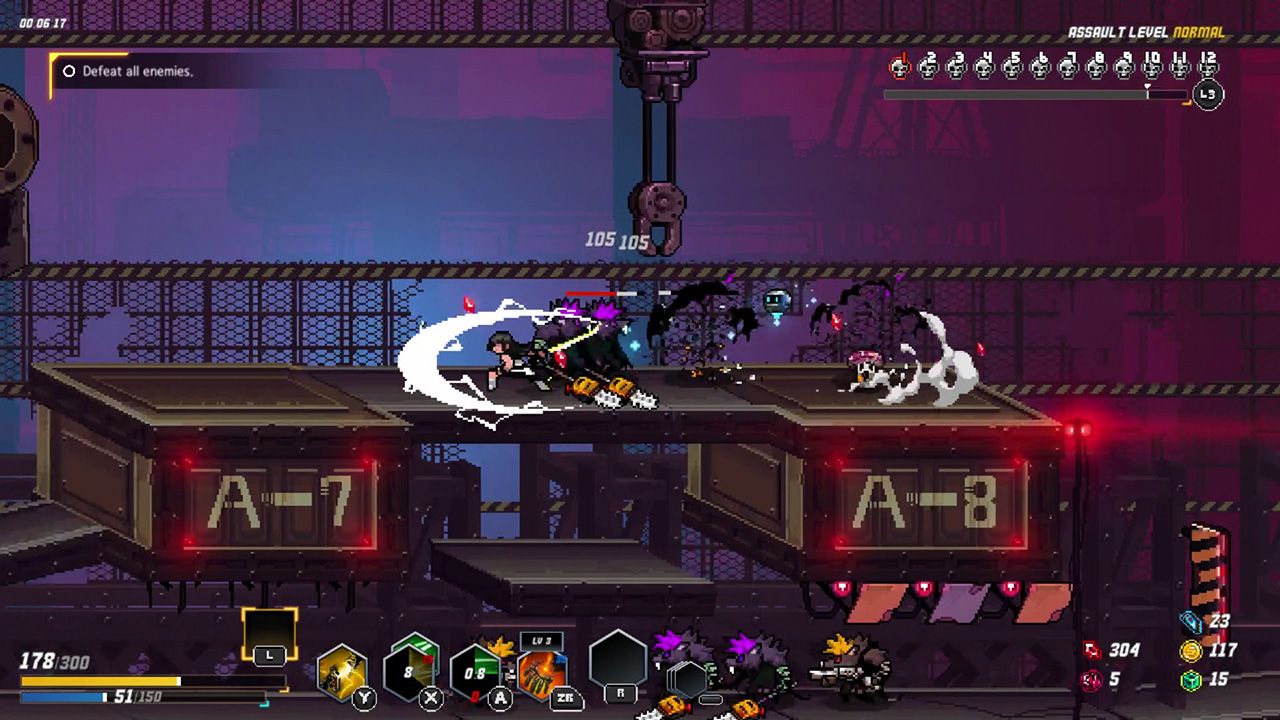Select the green skill showing cooldown 8

click(x=413, y=668)
